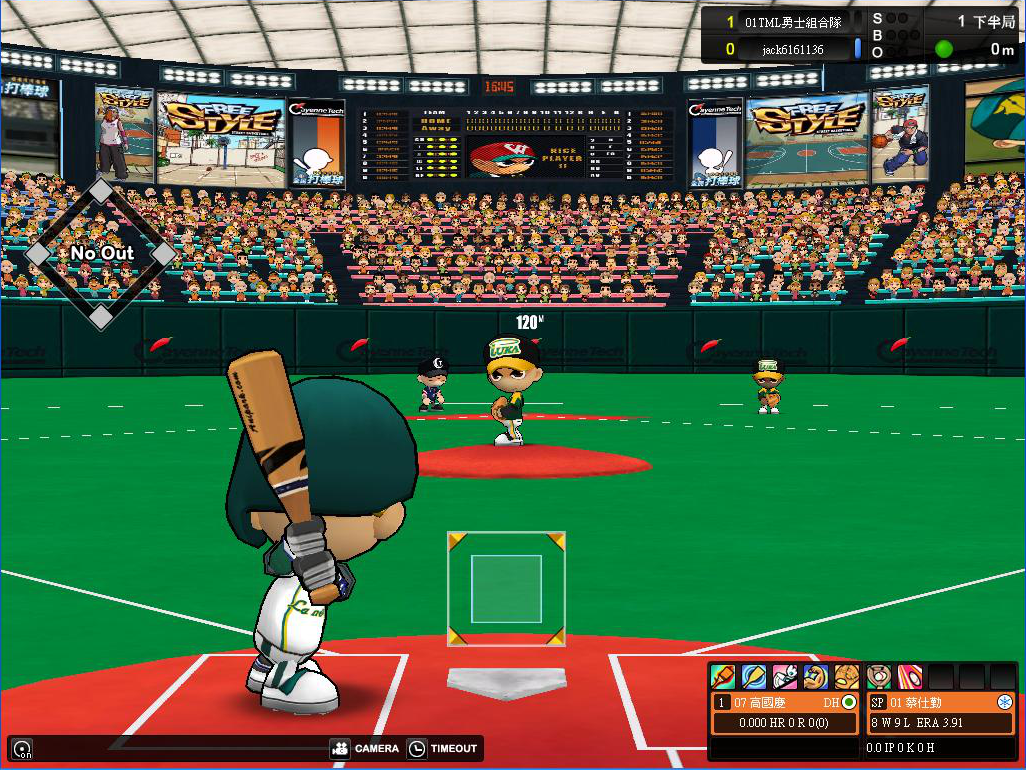The height and width of the screenshot is (770, 1026).
Task: Pick the striped pitching ball skill icon
Action: click(910, 677)
